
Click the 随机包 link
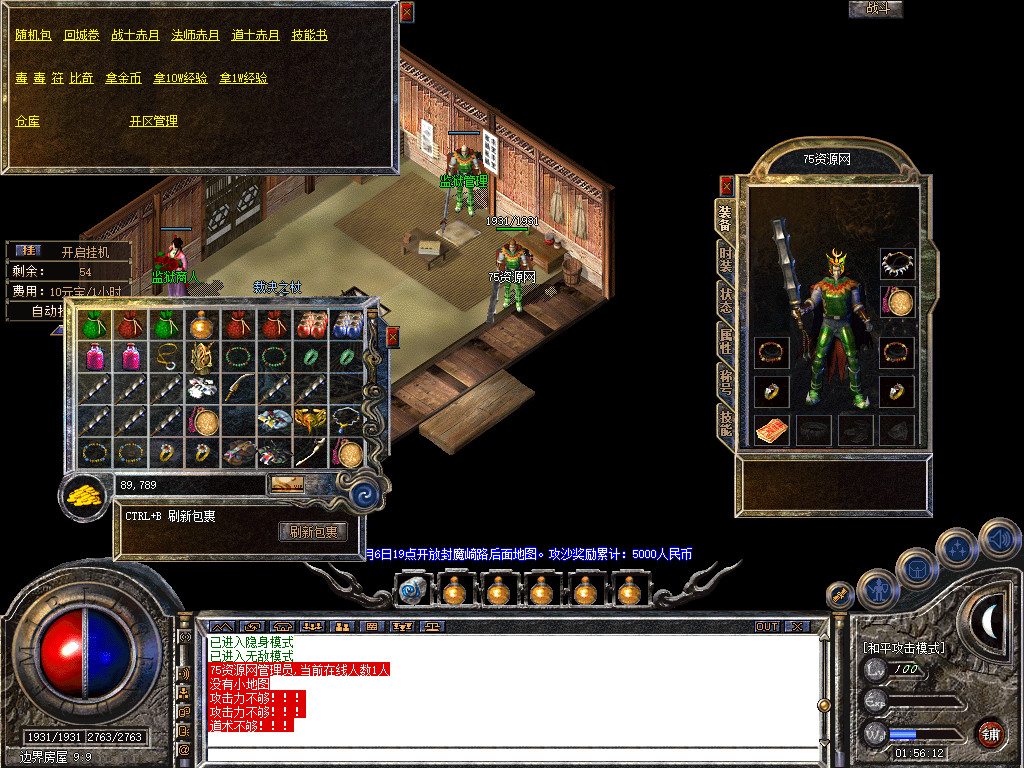click(33, 35)
